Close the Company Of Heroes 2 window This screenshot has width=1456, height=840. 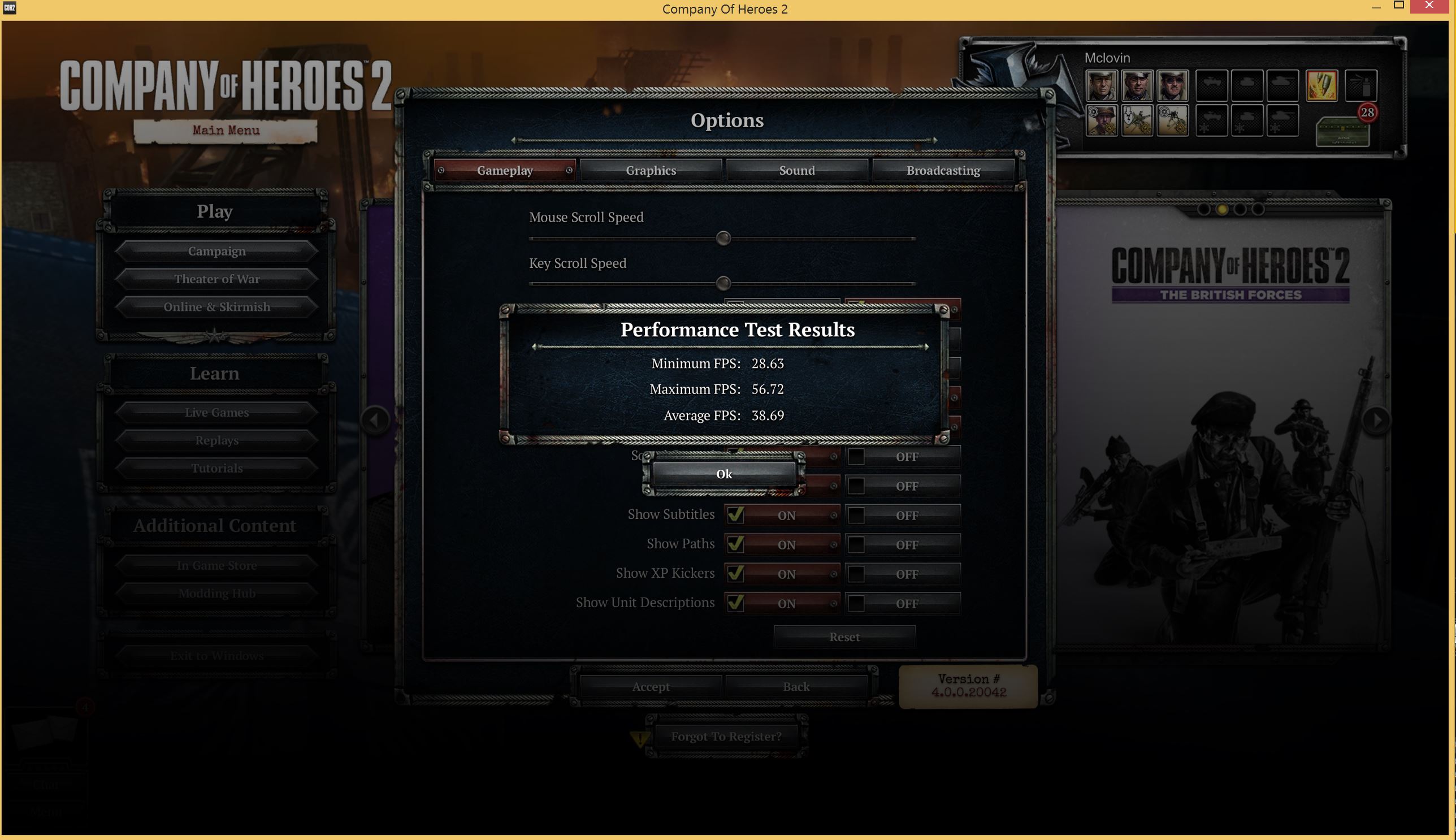(x=1429, y=6)
